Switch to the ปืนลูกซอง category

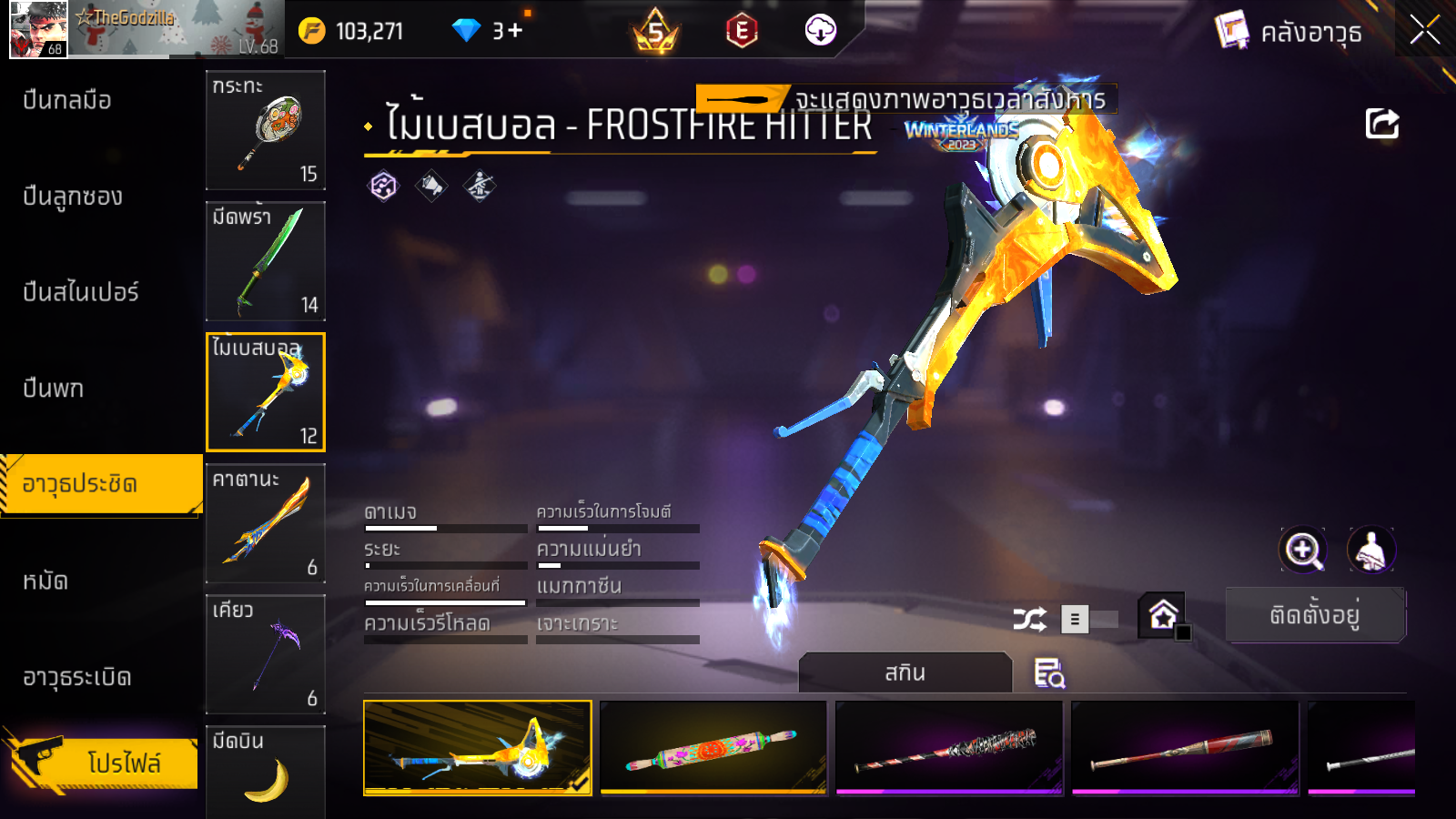pos(73,197)
